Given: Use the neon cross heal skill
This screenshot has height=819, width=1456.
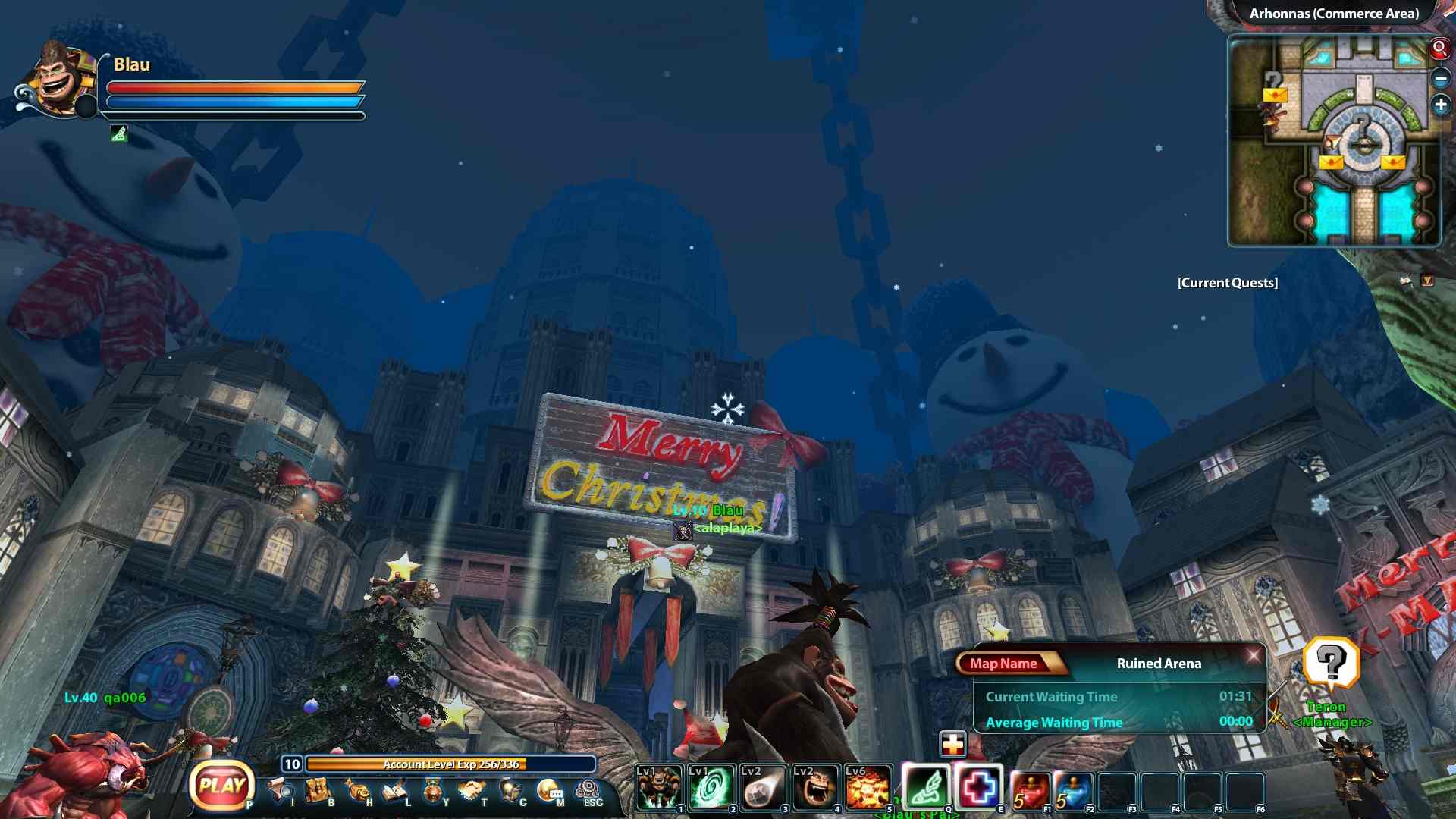Looking at the screenshot, I should (x=979, y=788).
